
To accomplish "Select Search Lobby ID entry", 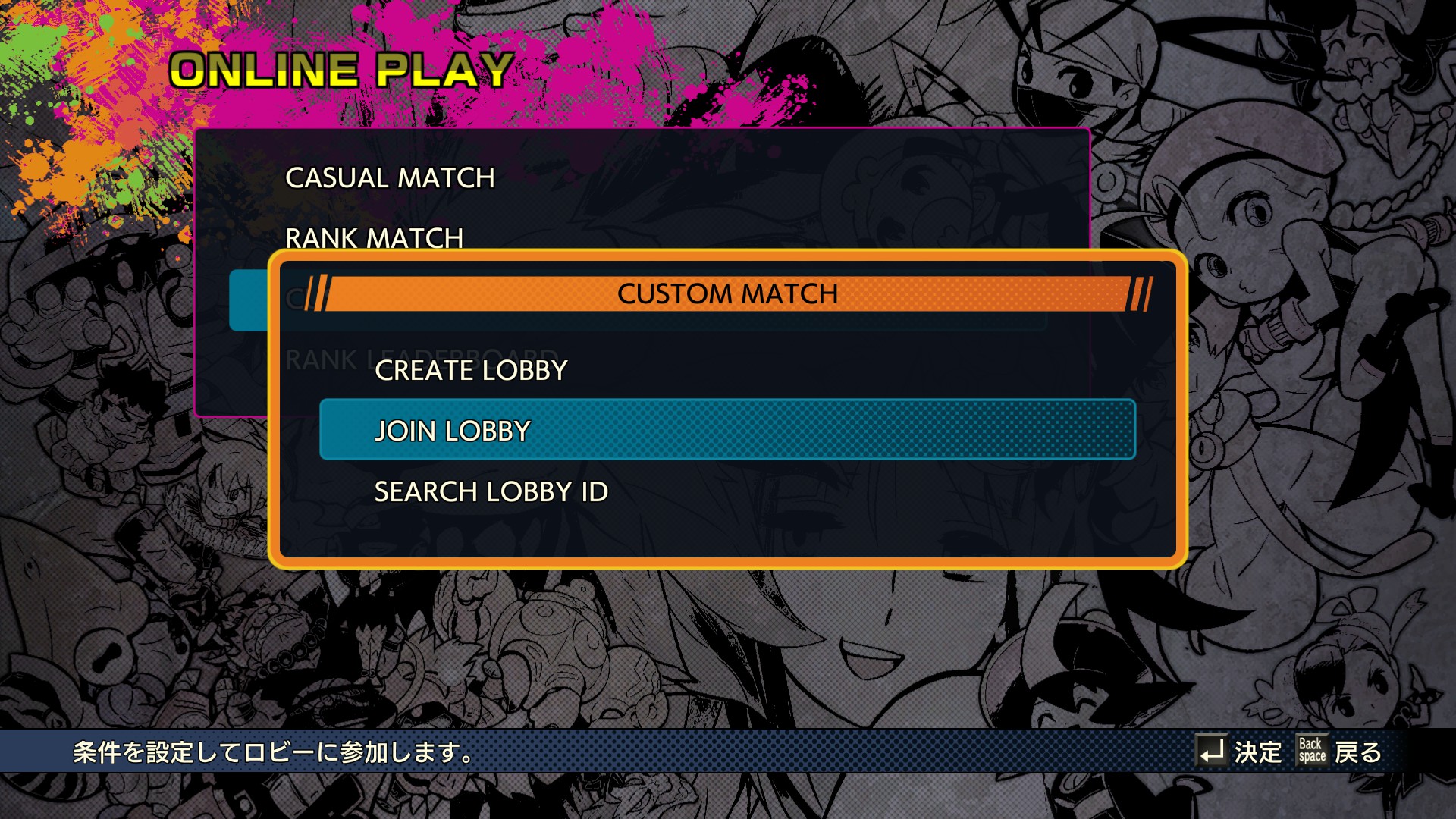I will pyautogui.click(x=491, y=492).
